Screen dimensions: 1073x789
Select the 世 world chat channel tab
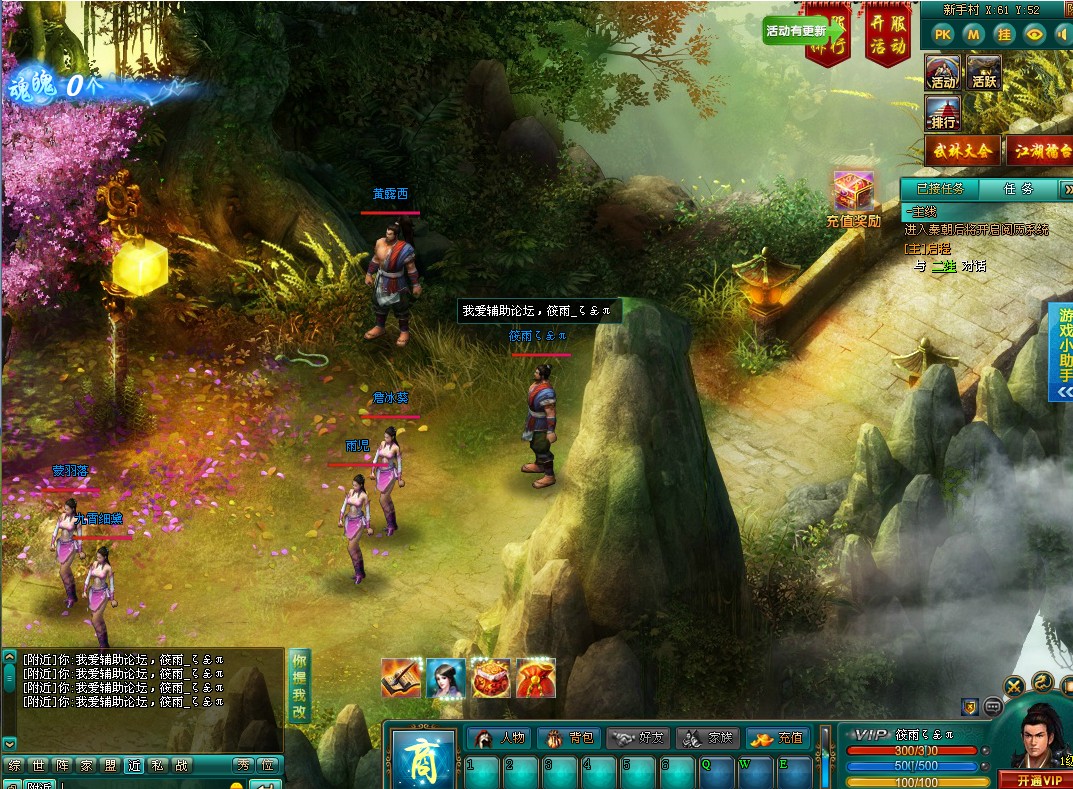pos(39,766)
